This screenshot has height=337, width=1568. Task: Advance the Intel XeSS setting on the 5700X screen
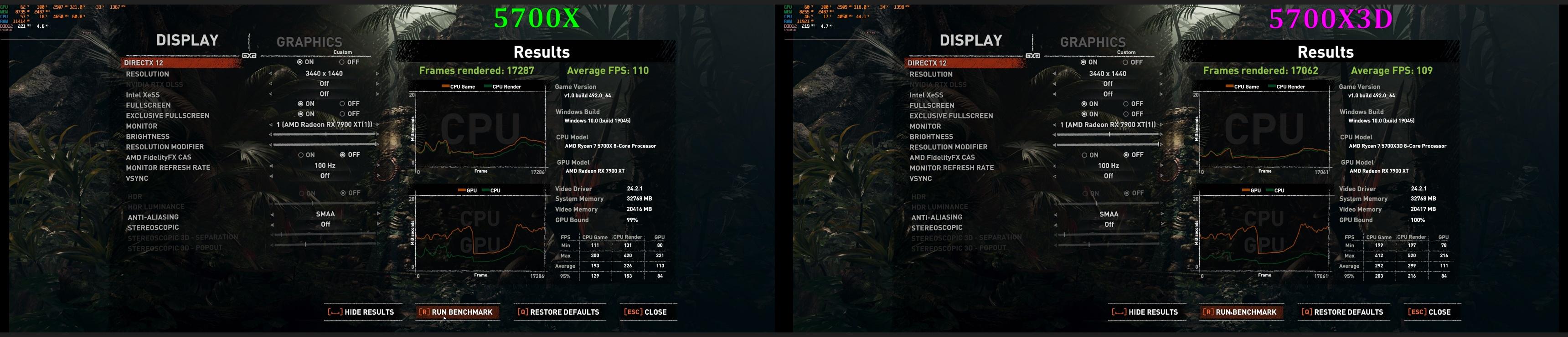click(x=377, y=94)
